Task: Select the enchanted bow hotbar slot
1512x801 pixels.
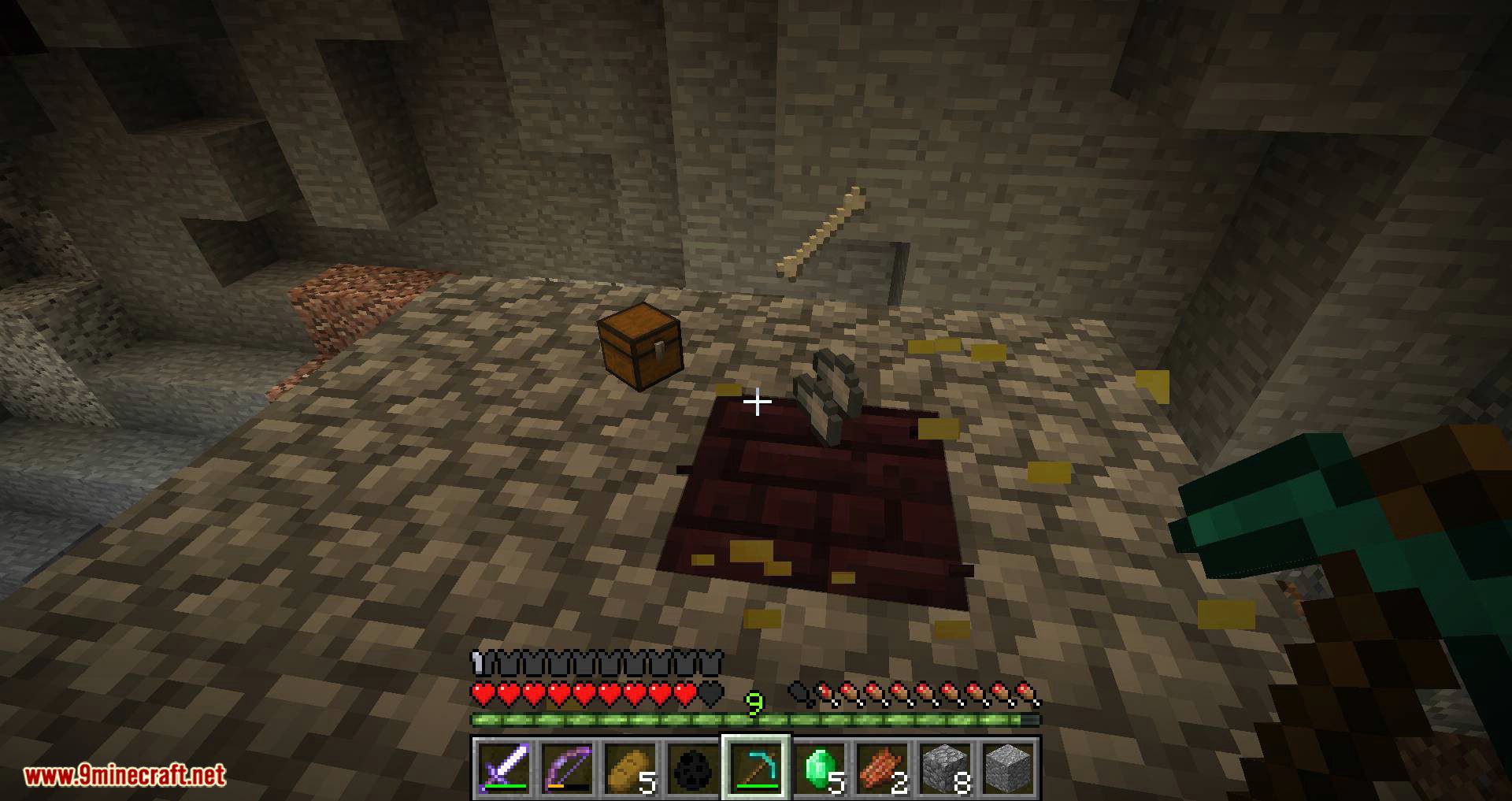Action: point(566,767)
